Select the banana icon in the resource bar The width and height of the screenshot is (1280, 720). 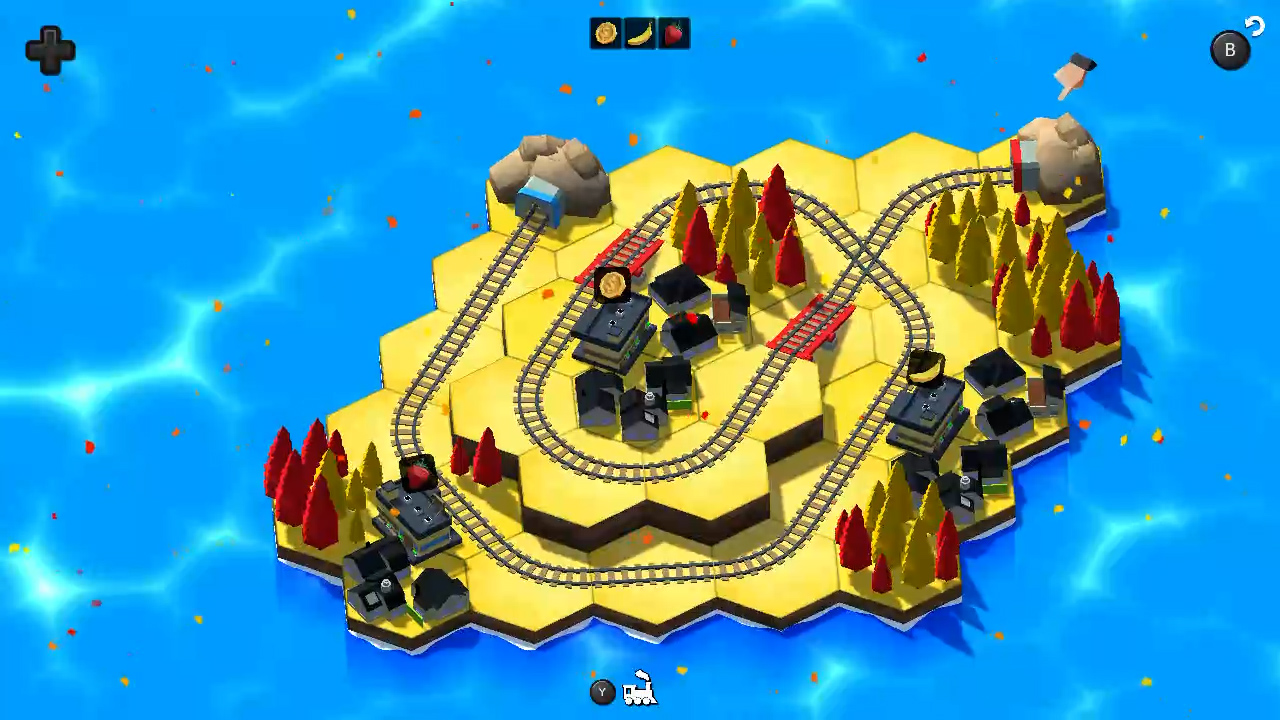coord(638,33)
